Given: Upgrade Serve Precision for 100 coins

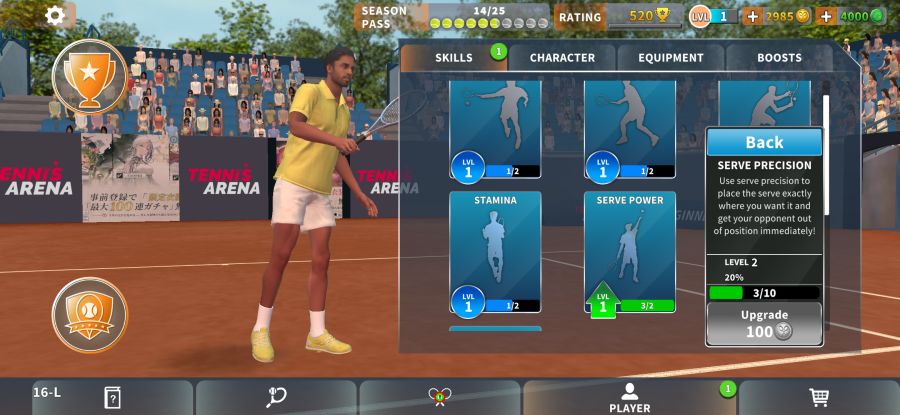Looking at the screenshot, I should [764, 324].
